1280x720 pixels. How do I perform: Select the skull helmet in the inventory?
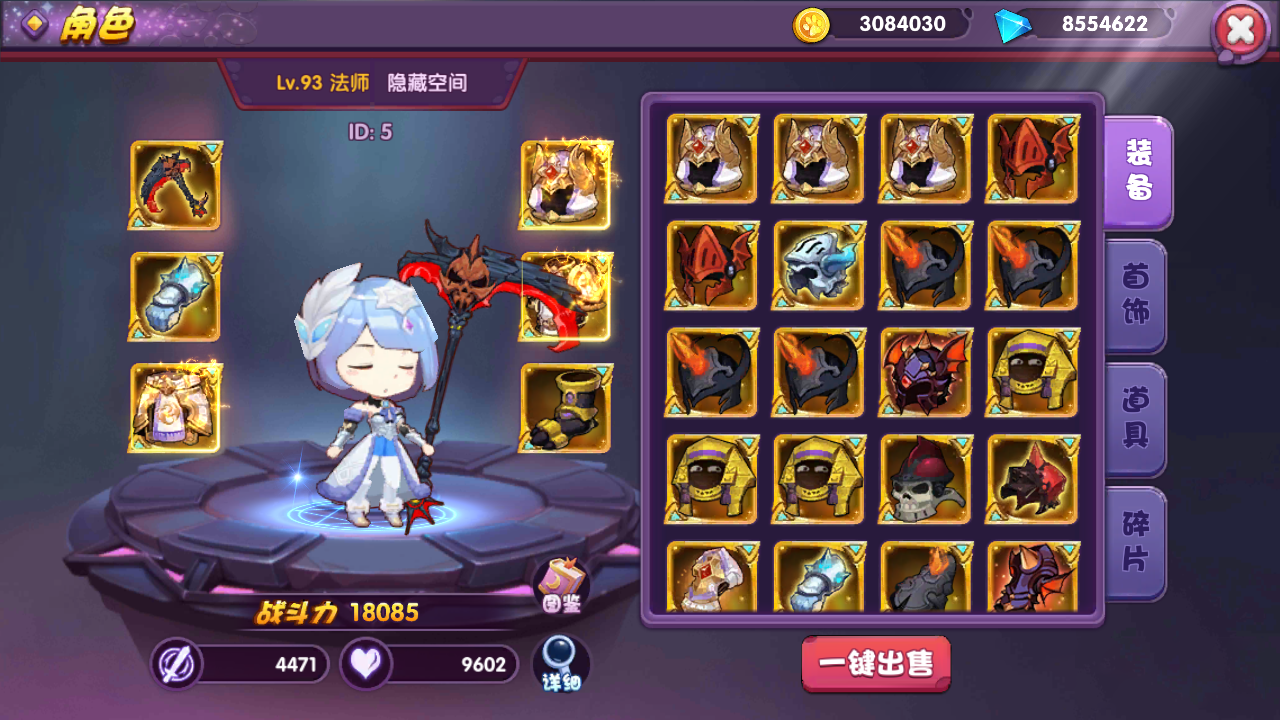tap(924, 479)
